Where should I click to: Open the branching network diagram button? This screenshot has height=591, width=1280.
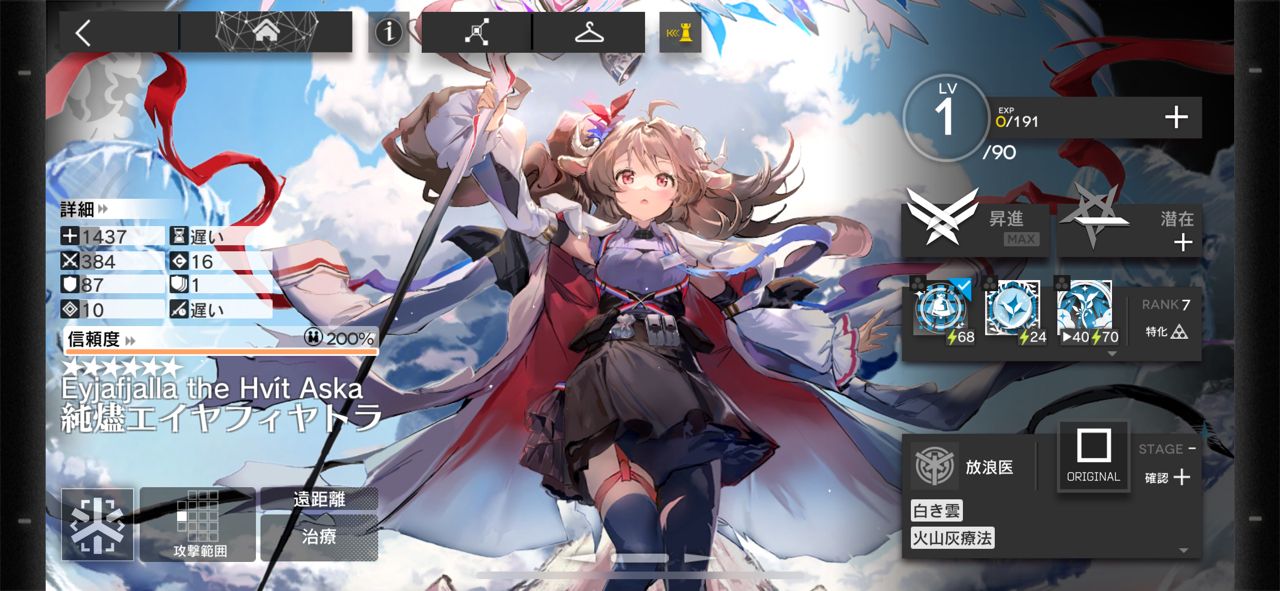coord(476,33)
